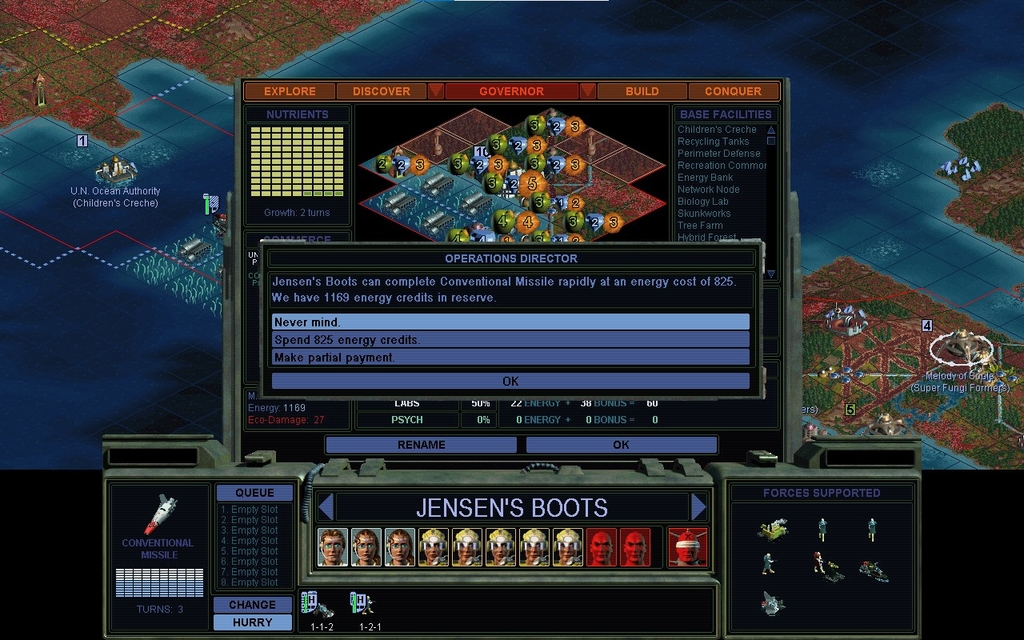Open the production Queue
1024x640 pixels.
[x=254, y=493]
